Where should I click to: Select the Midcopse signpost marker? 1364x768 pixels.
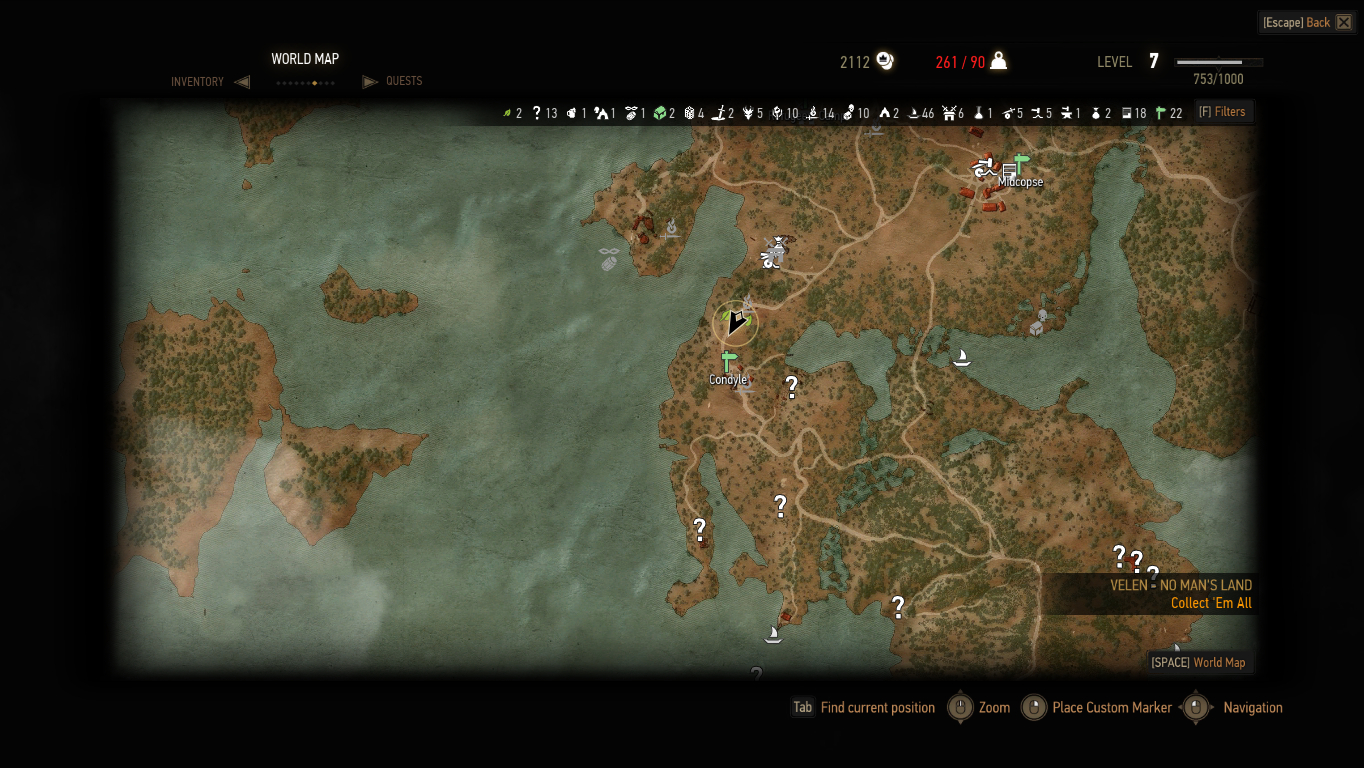click(1021, 163)
